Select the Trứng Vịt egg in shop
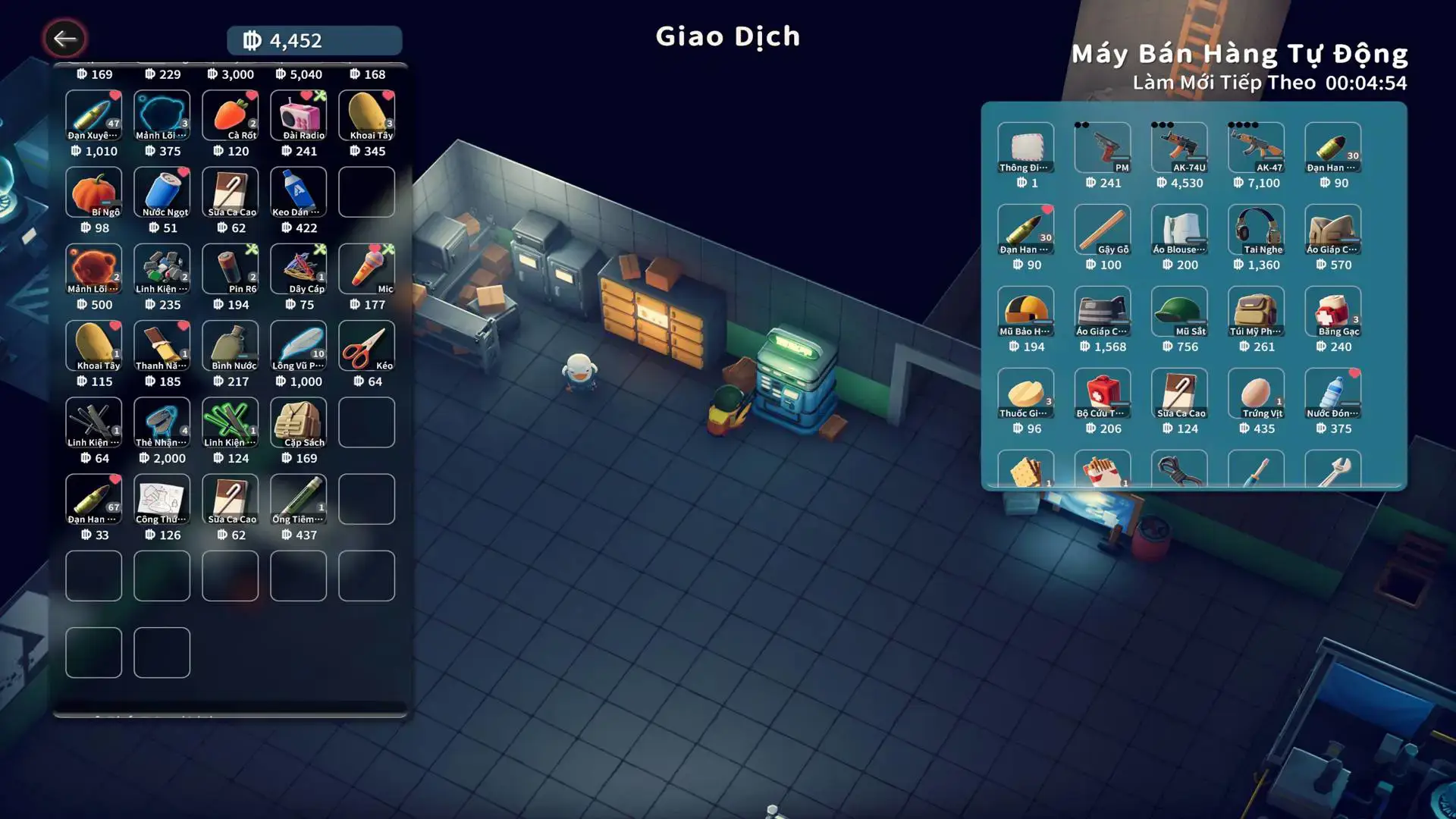 (1256, 394)
